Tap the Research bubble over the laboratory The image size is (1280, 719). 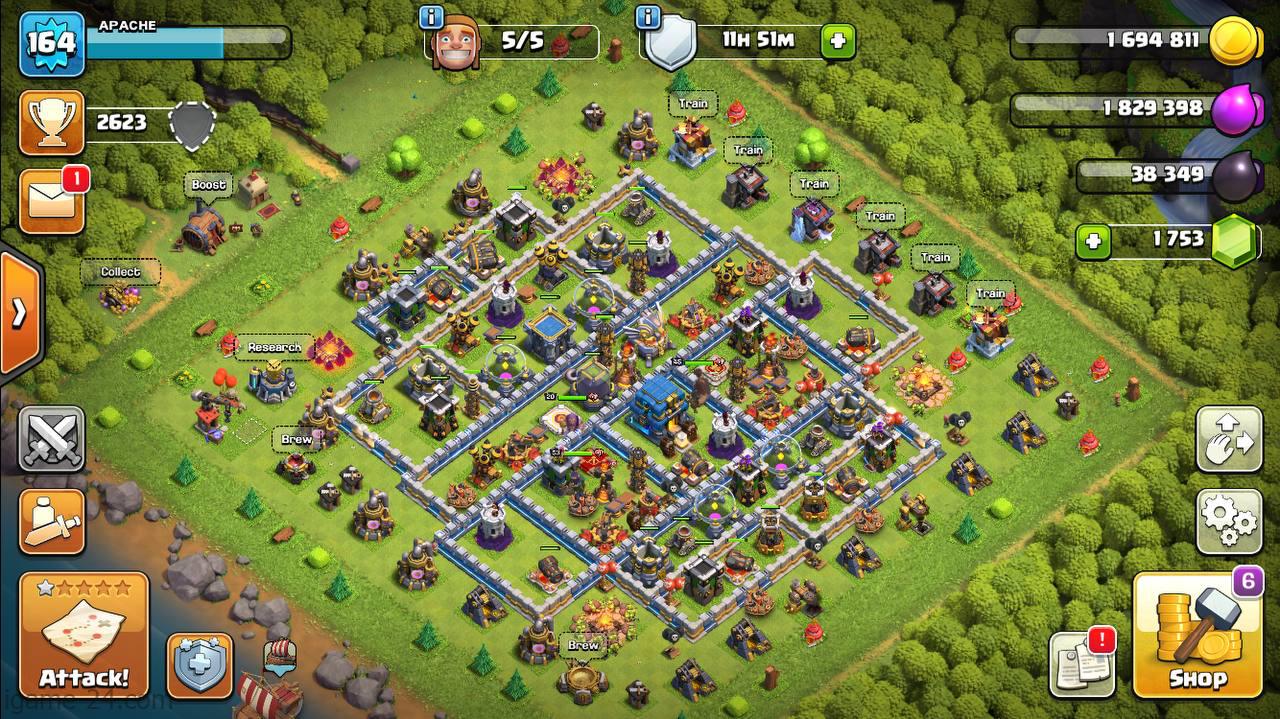274,347
